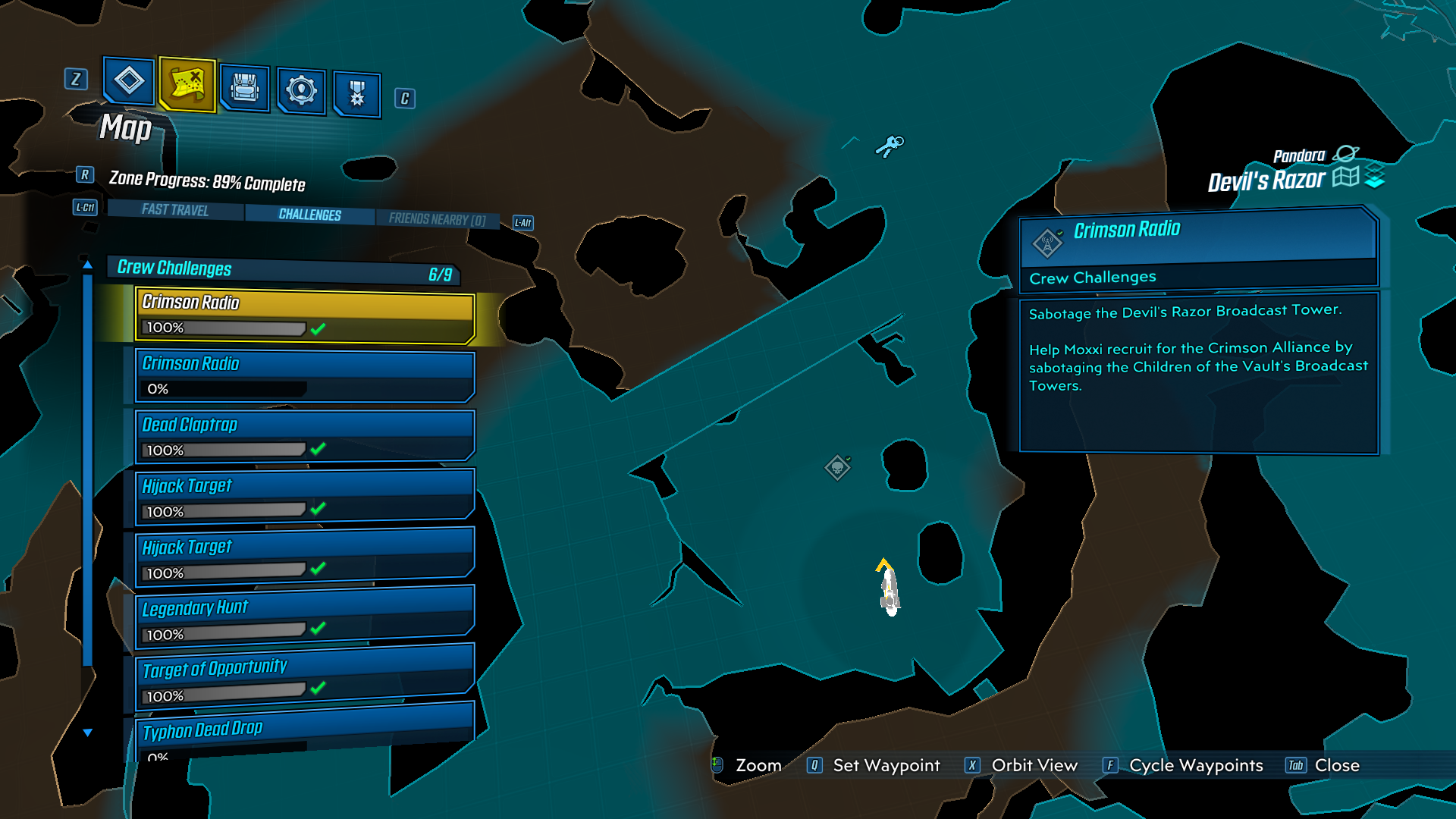This screenshot has height=819, width=1456.
Task: Show the Friends Nearby tab
Action: [x=437, y=219]
